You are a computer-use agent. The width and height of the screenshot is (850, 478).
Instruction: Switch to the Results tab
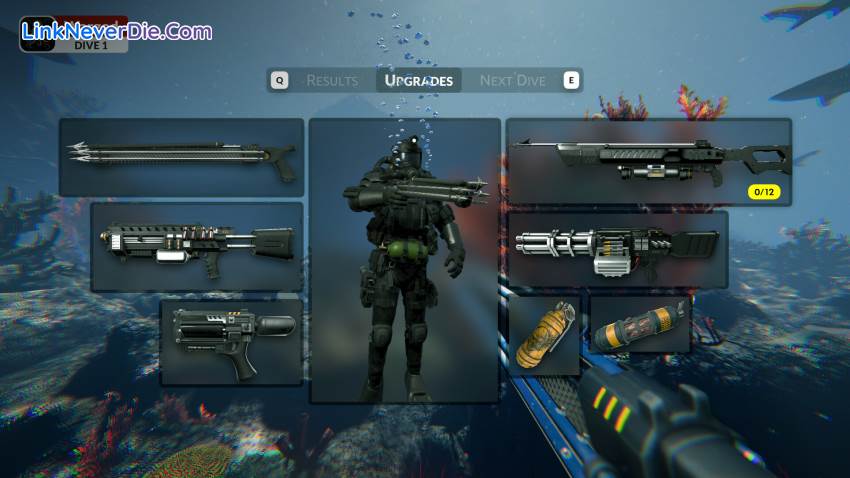tap(331, 80)
